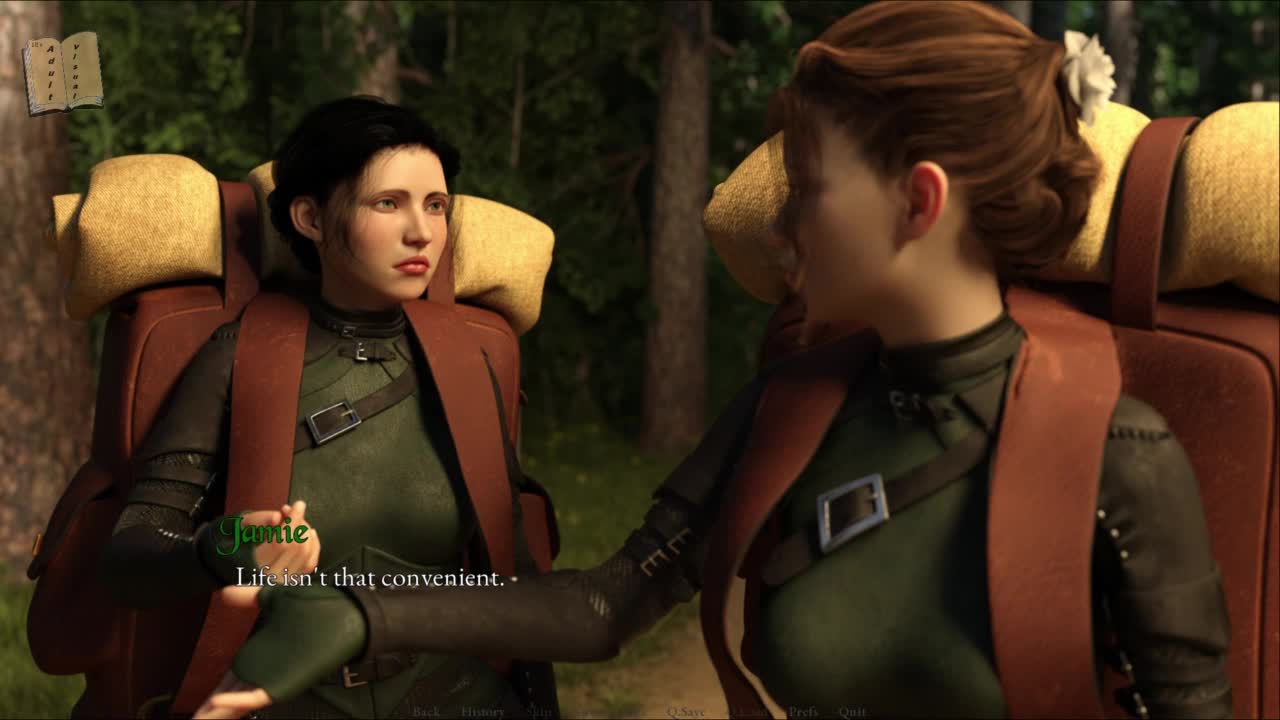
Task: Go back with the Back button
Action: point(426,712)
